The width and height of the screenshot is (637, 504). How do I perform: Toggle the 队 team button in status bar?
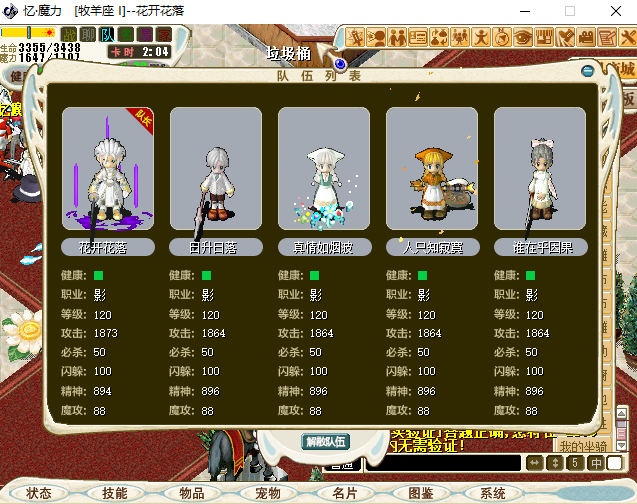pyautogui.click(x=108, y=34)
